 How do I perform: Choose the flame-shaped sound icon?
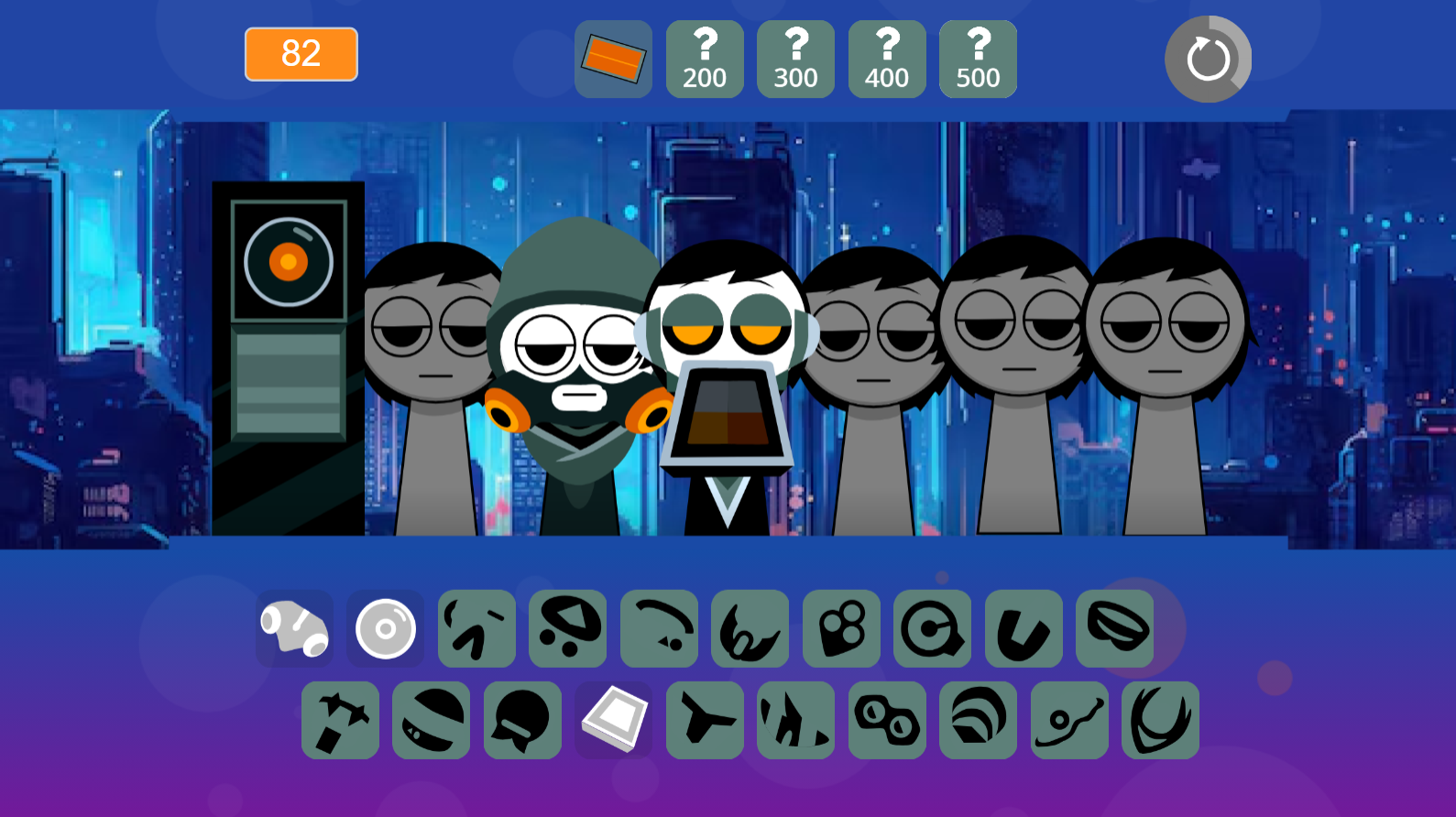point(795,720)
